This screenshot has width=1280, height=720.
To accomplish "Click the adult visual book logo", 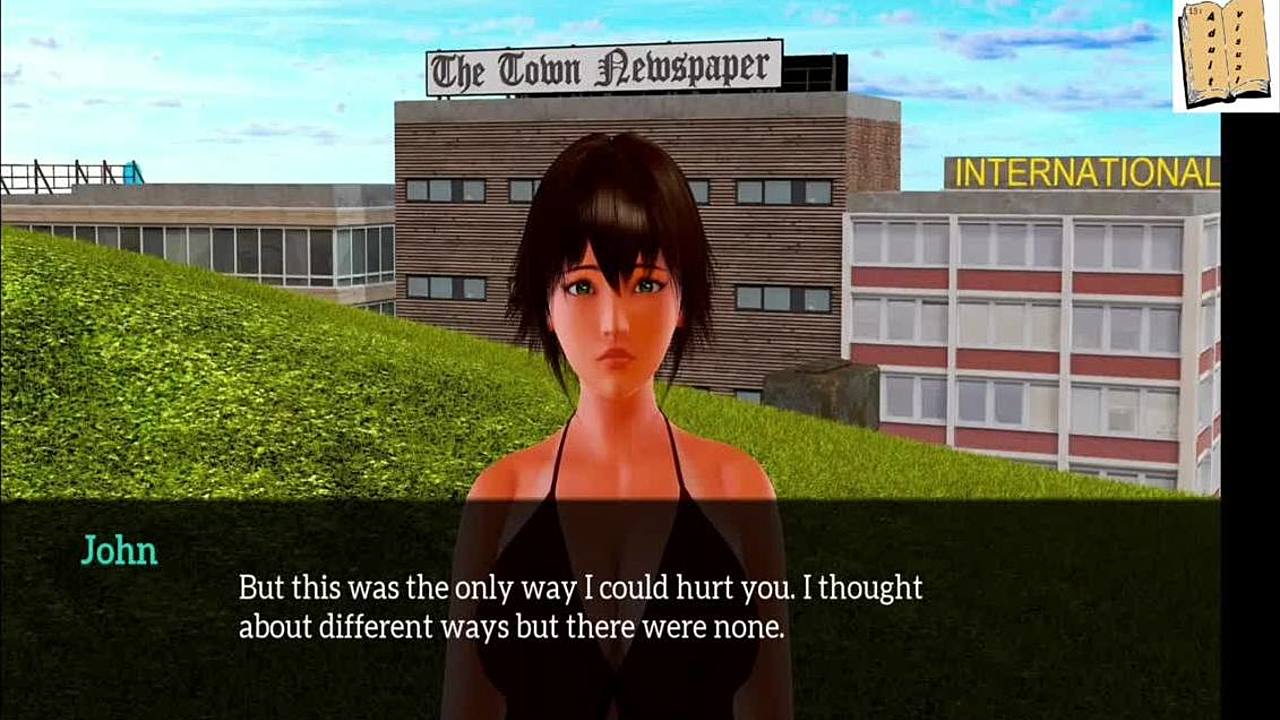I will click(1225, 55).
